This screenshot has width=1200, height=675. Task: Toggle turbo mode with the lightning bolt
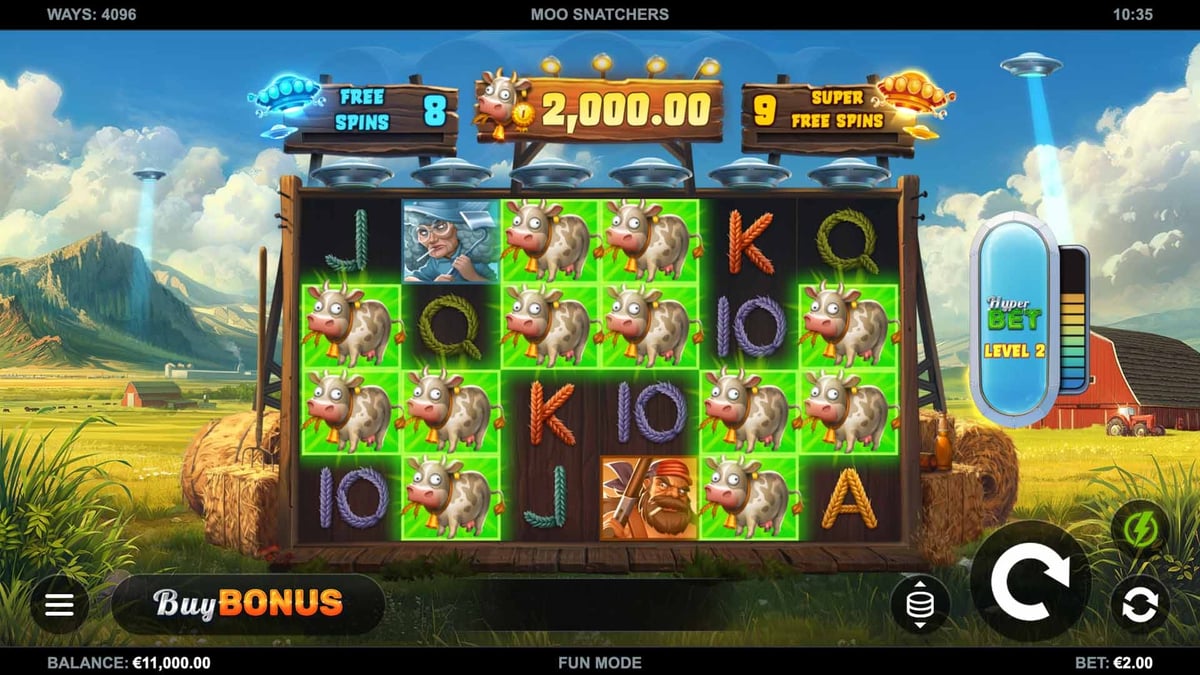pos(1139,528)
